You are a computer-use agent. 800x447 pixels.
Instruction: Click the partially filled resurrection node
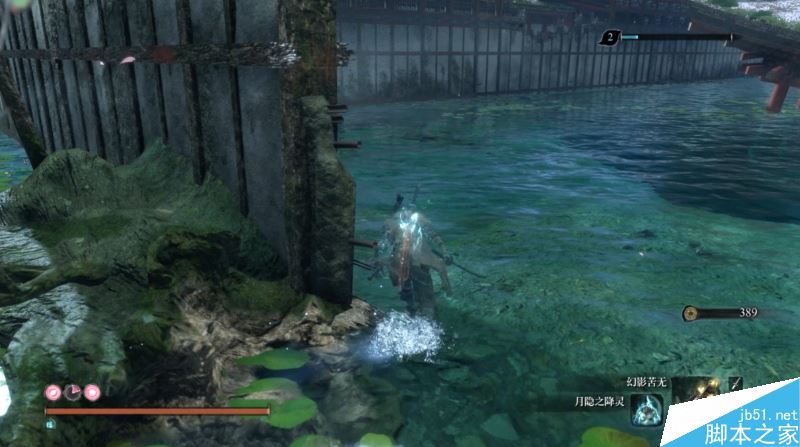(x=73, y=392)
